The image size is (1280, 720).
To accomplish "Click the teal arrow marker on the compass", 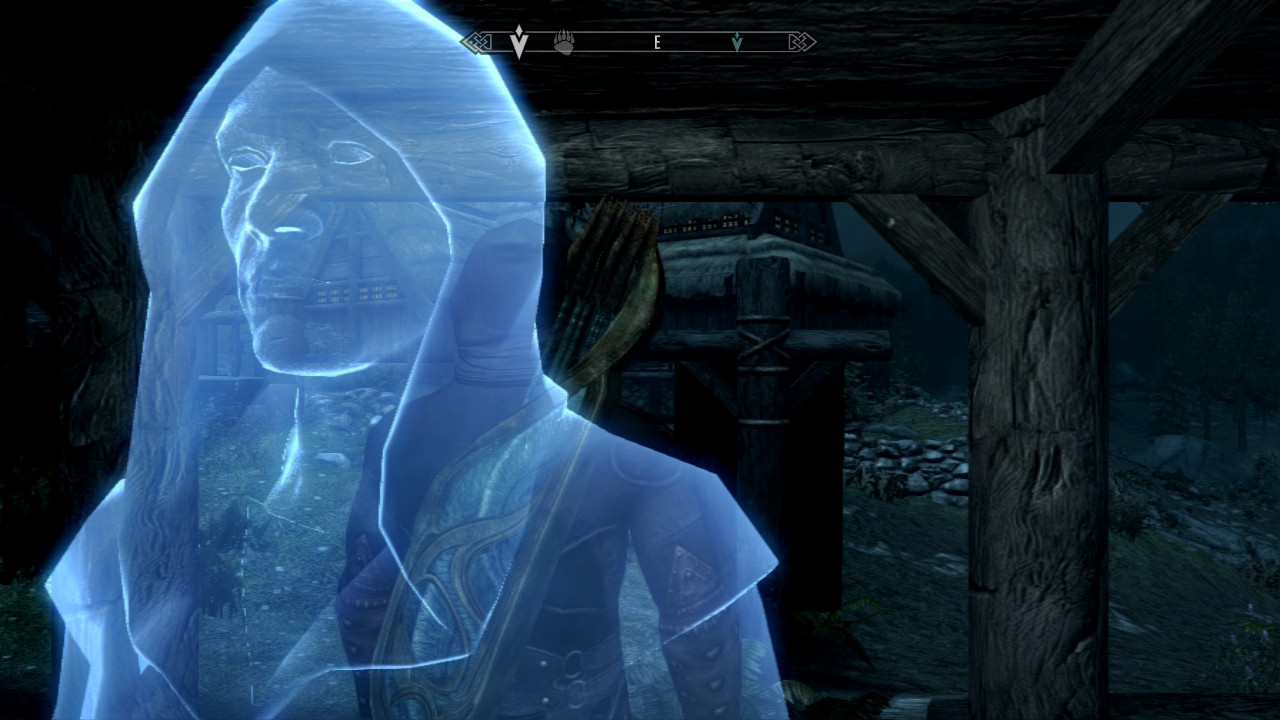I will [x=737, y=42].
